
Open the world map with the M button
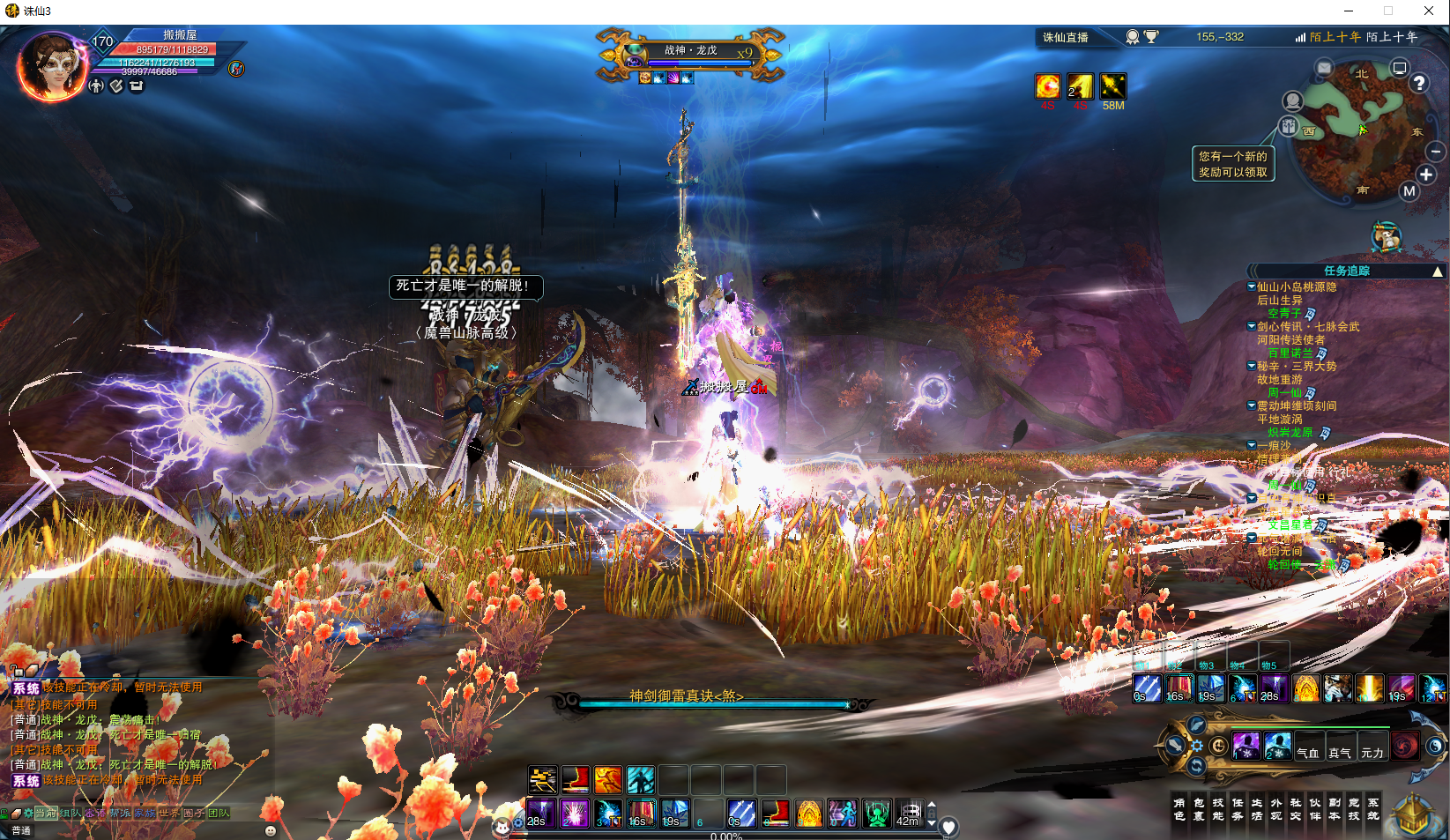1409,191
